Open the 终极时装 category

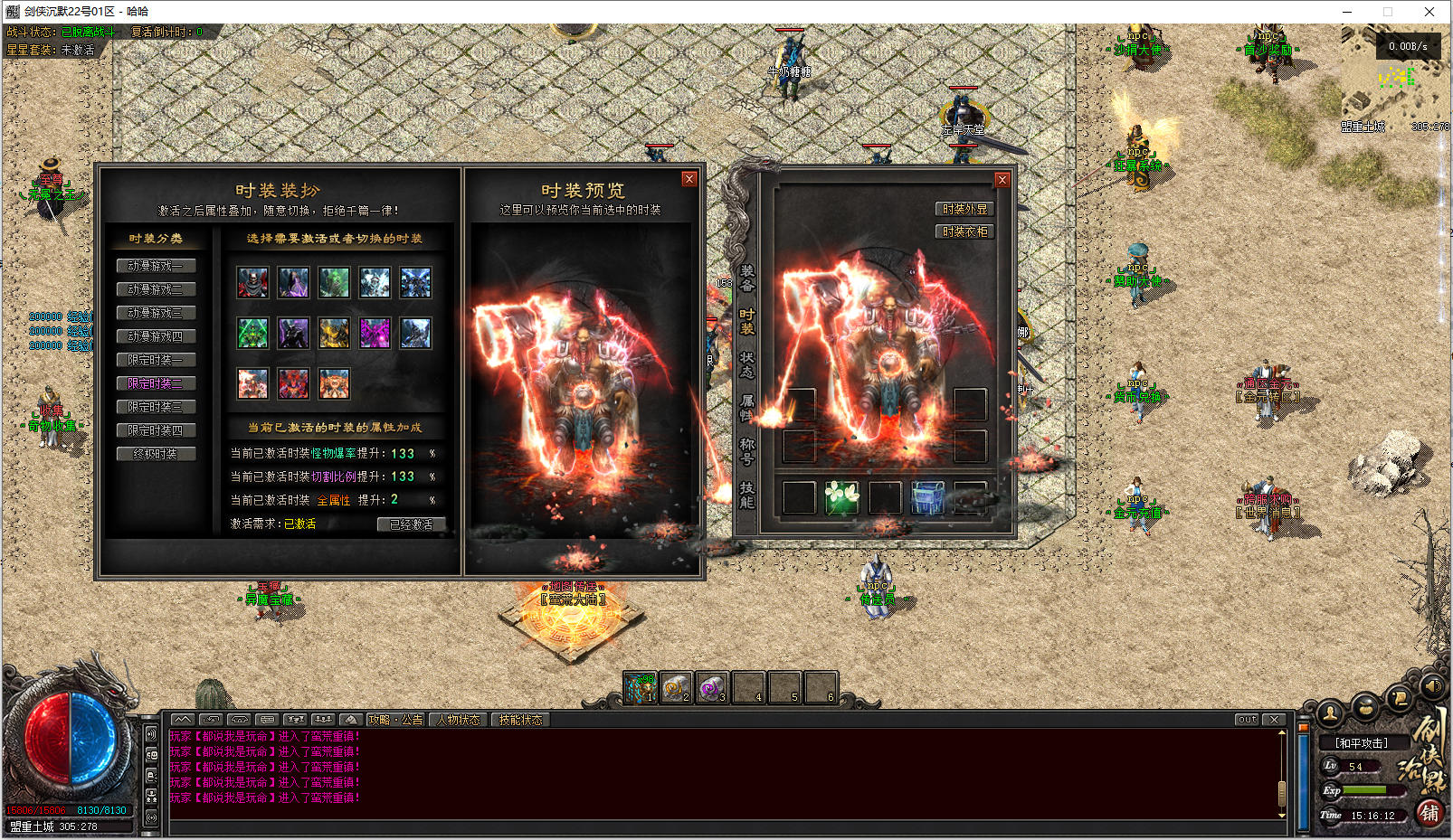[x=156, y=454]
